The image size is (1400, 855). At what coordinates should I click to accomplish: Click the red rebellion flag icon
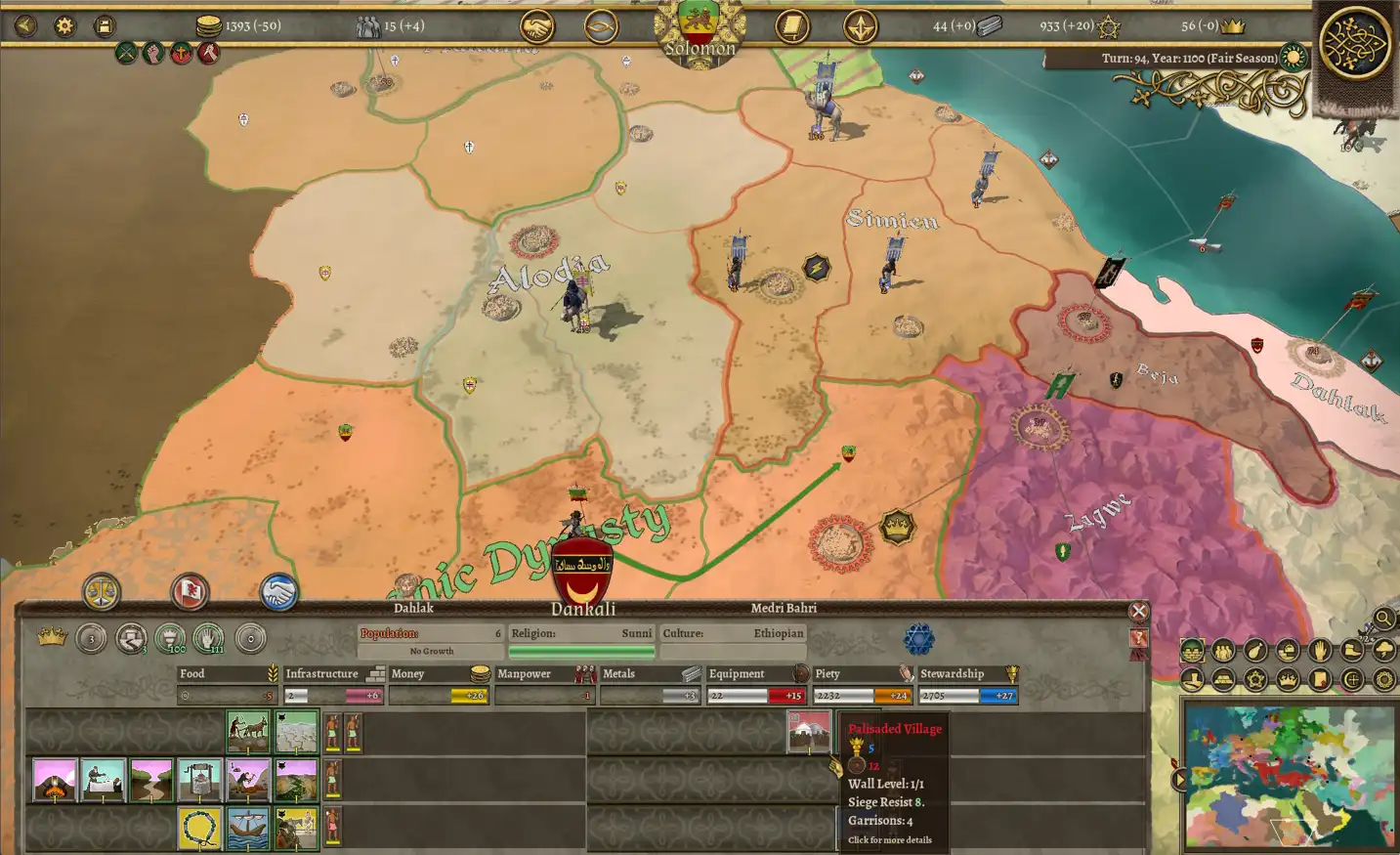click(191, 591)
